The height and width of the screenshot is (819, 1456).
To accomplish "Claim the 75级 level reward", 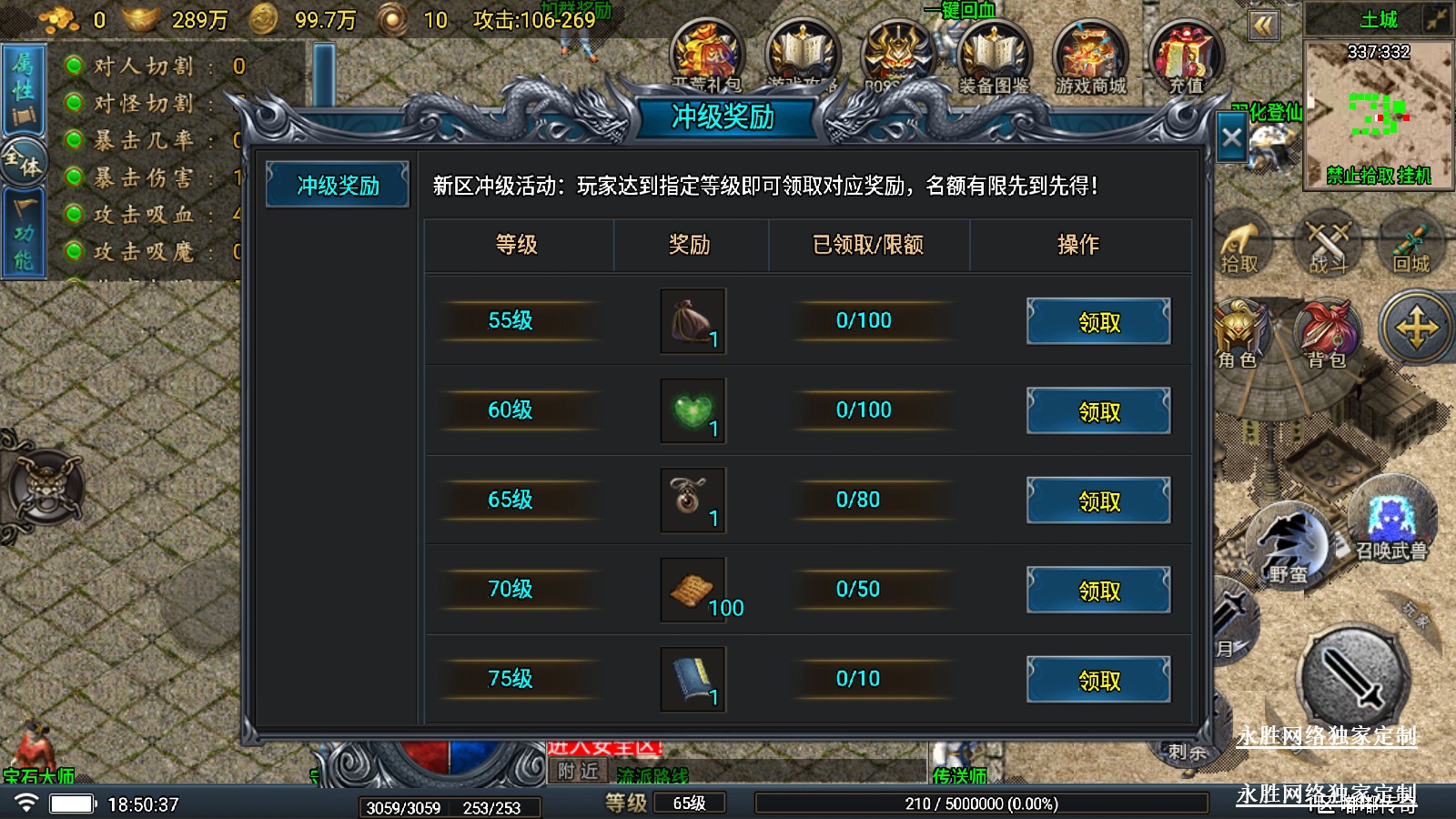I will click(x=1098, y=680).
